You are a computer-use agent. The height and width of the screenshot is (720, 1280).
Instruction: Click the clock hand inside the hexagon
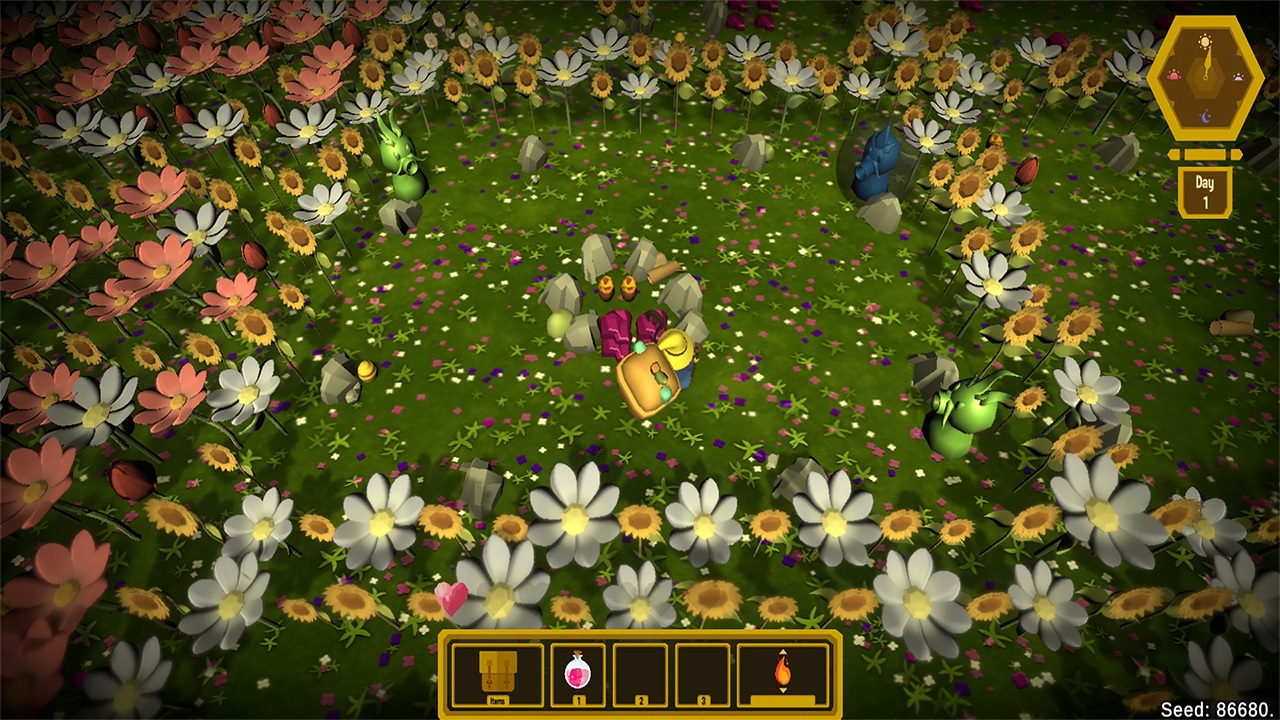(1208, 60)
